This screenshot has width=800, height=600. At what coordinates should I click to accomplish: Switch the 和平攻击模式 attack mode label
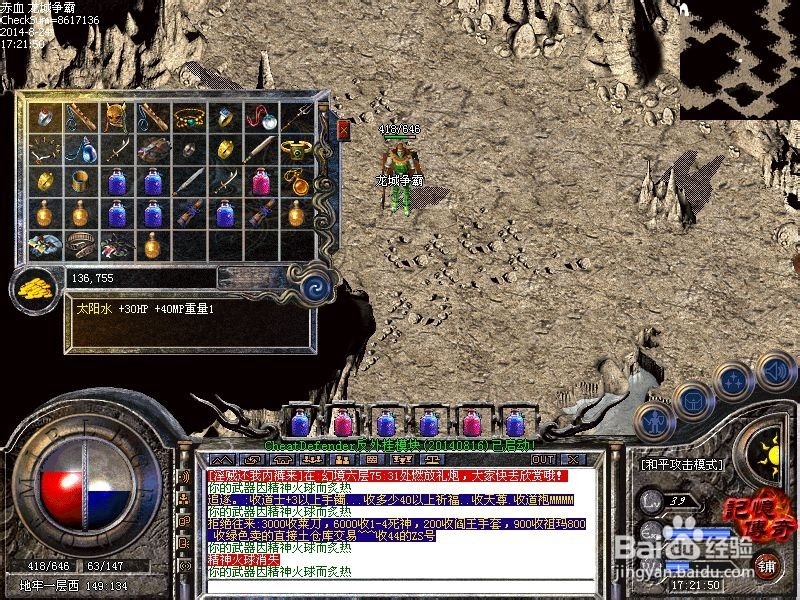pyautogui.click(x=680, y=464)
